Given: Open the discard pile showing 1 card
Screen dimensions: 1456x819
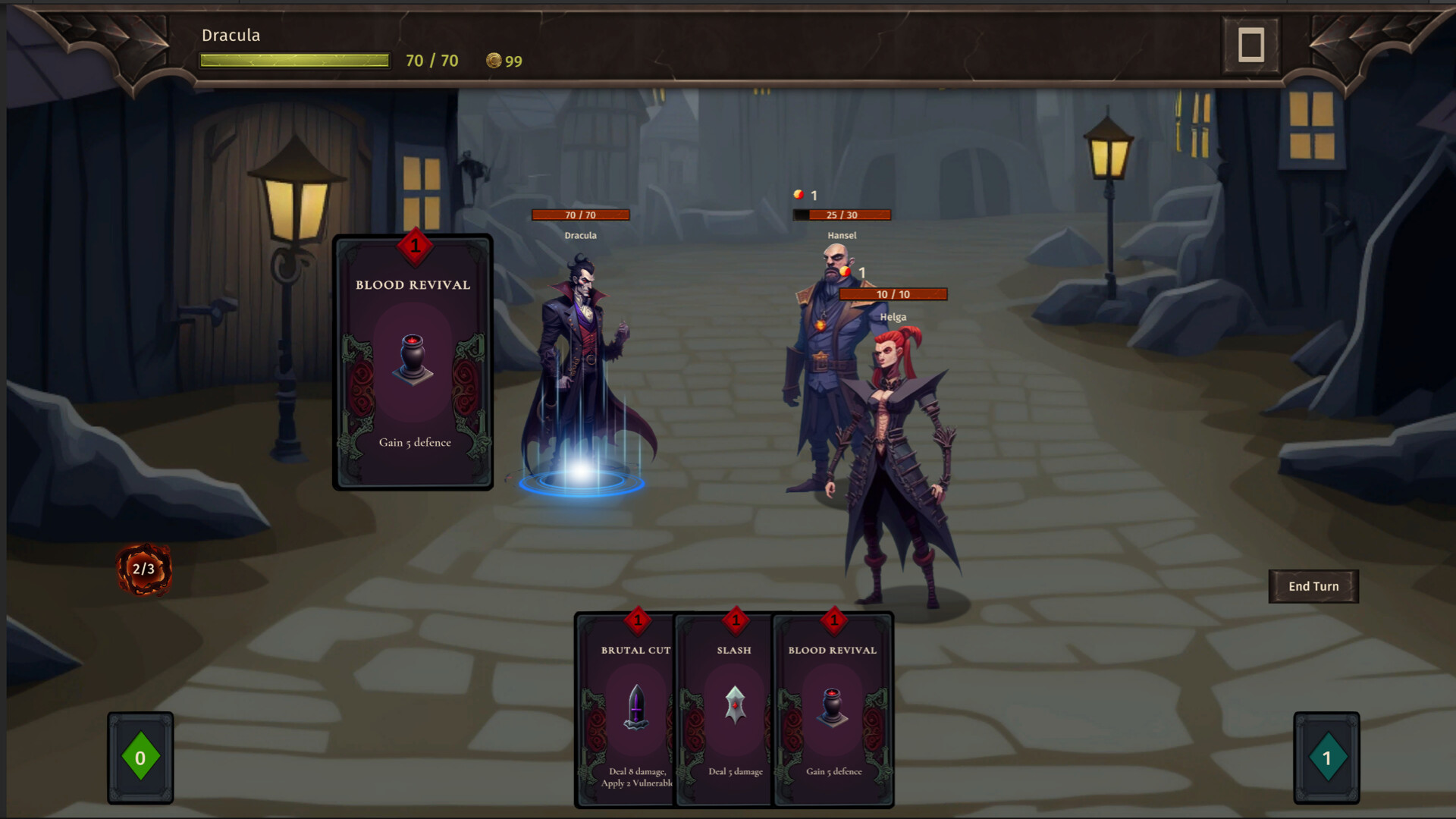Looking at the screenshot, I should click(1326, 756).
